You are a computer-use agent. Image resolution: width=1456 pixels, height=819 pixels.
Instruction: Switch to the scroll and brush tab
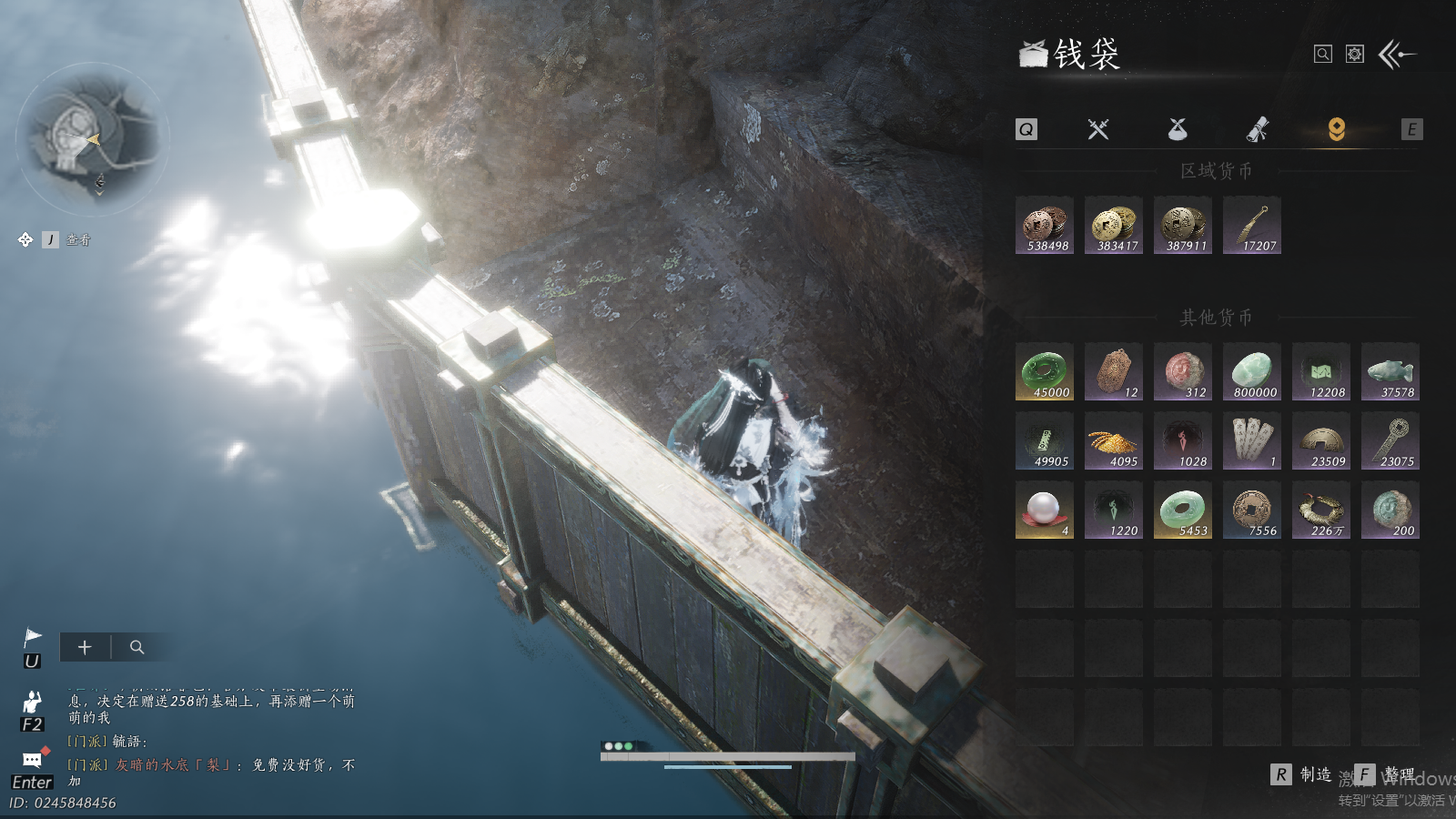pyautogui.click(x=1258, y=129)
